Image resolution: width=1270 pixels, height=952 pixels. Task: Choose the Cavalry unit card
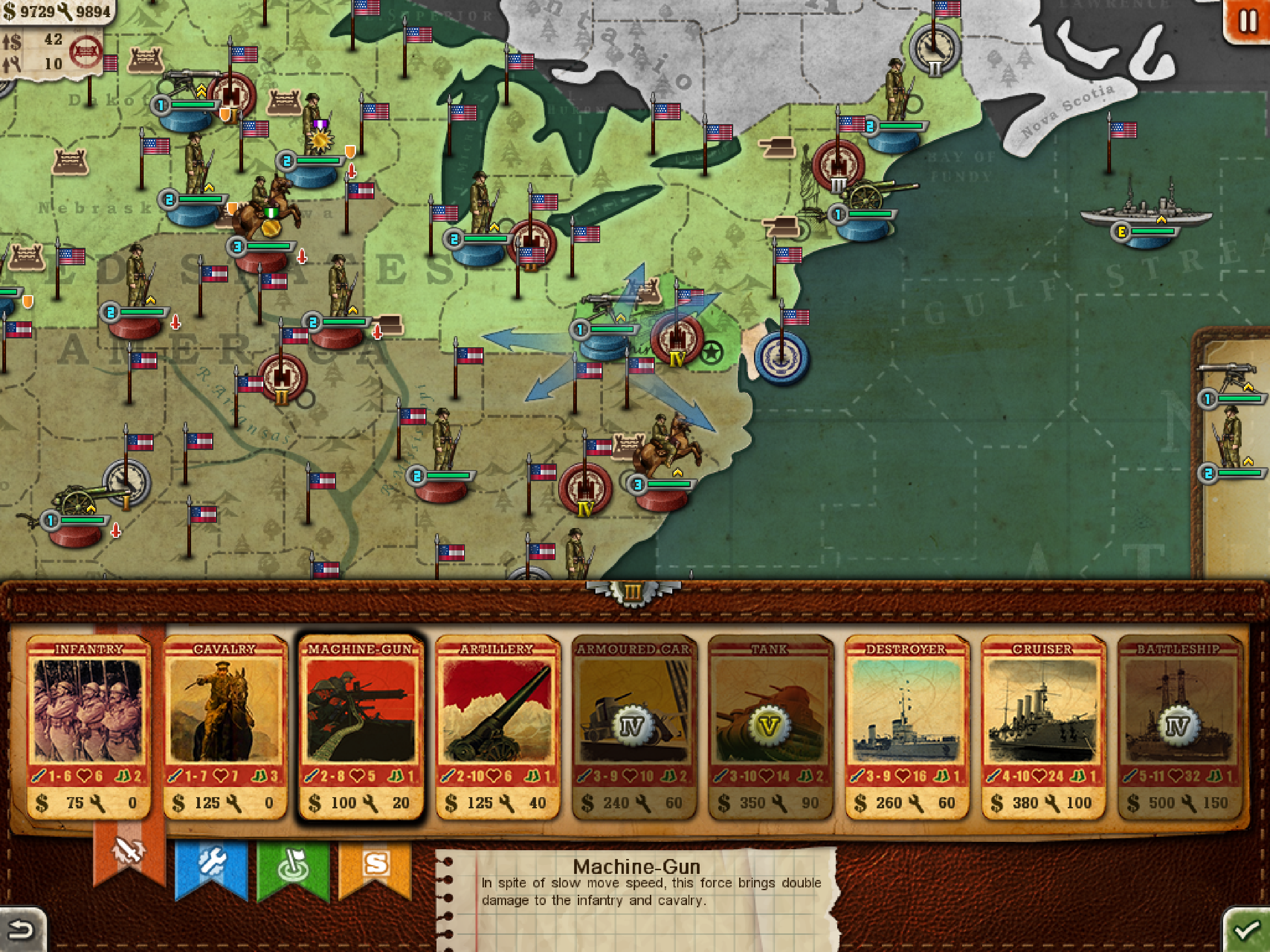[225, 727]
